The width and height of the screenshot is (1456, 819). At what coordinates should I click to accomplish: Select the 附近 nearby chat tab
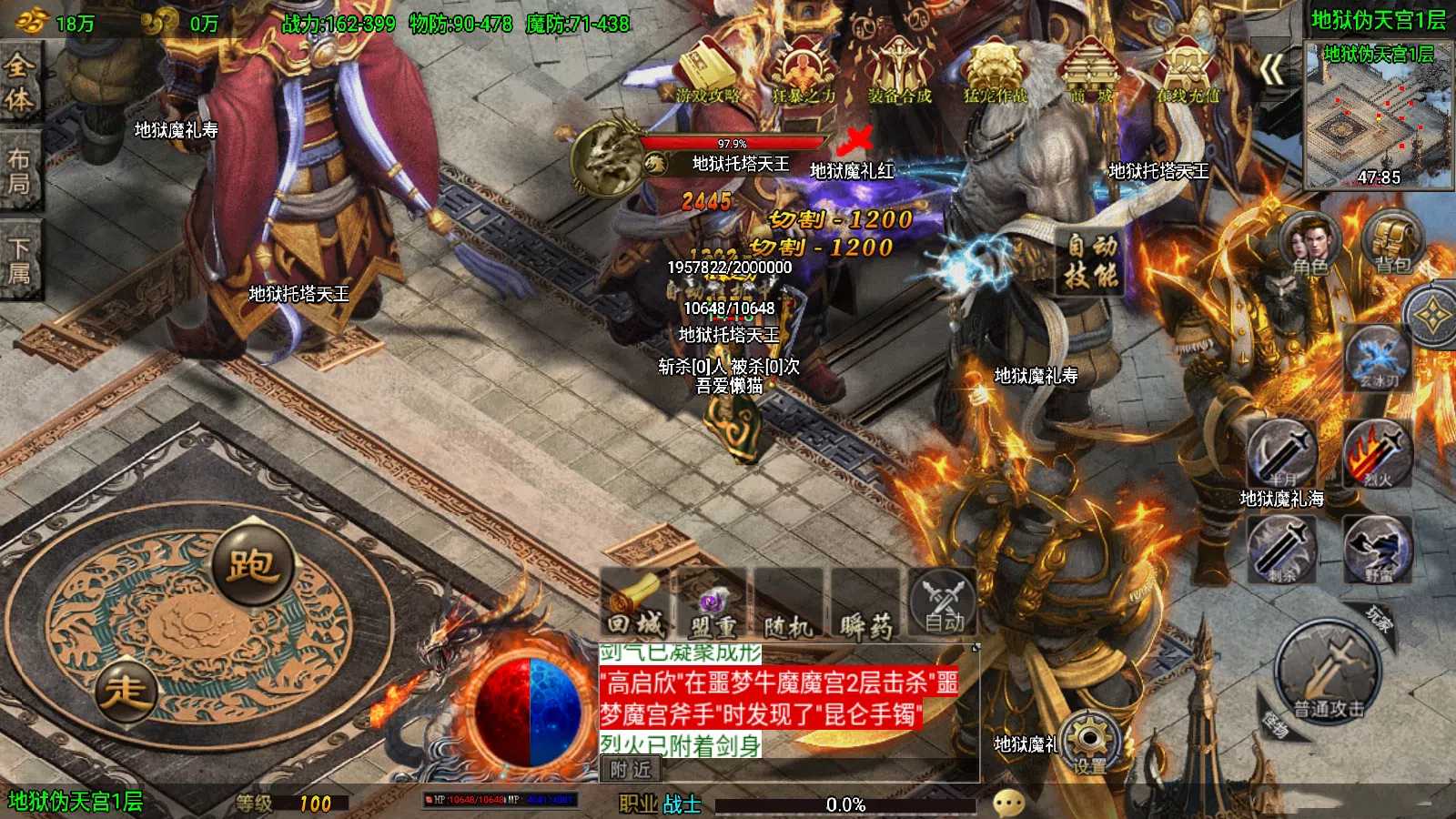tap(631, 770)
